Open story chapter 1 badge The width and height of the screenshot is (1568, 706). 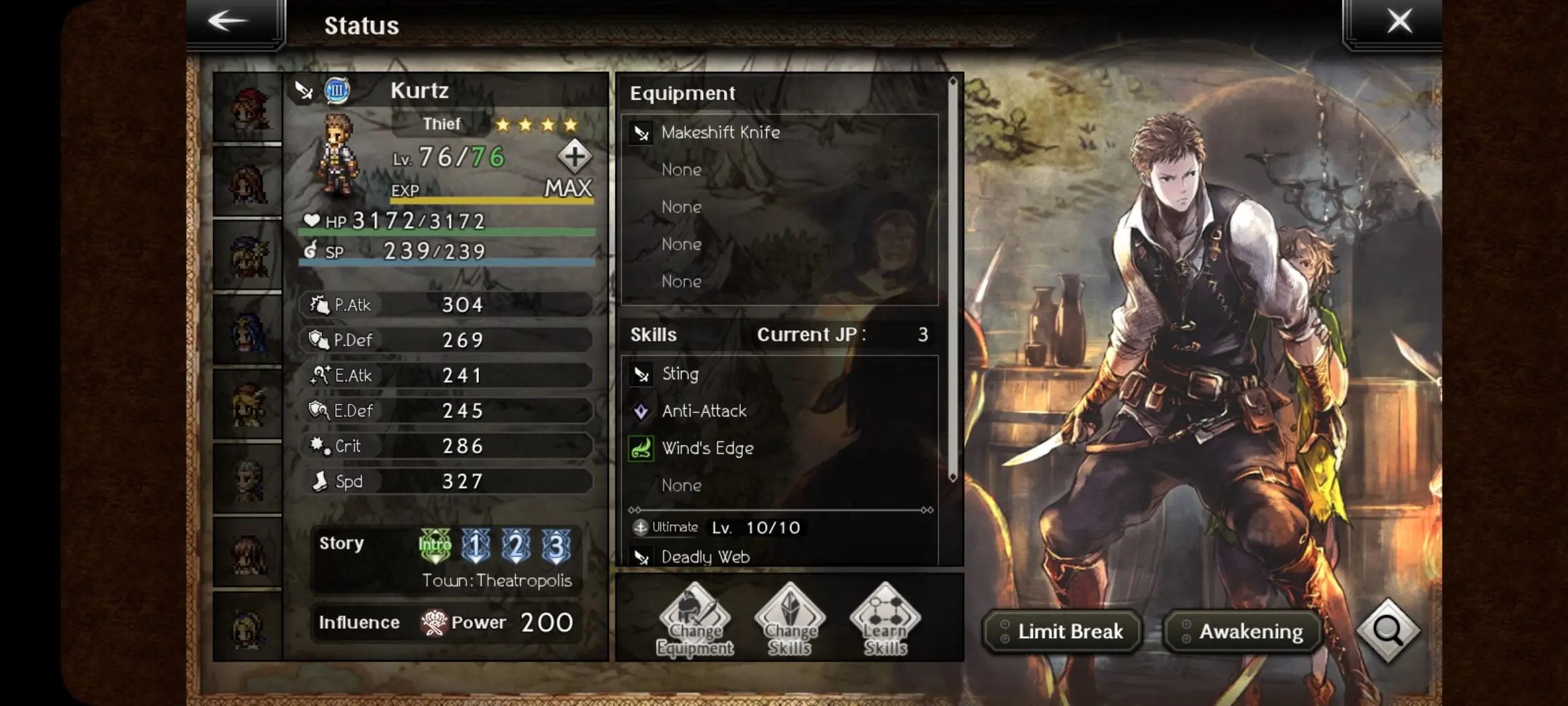[476, 545]
